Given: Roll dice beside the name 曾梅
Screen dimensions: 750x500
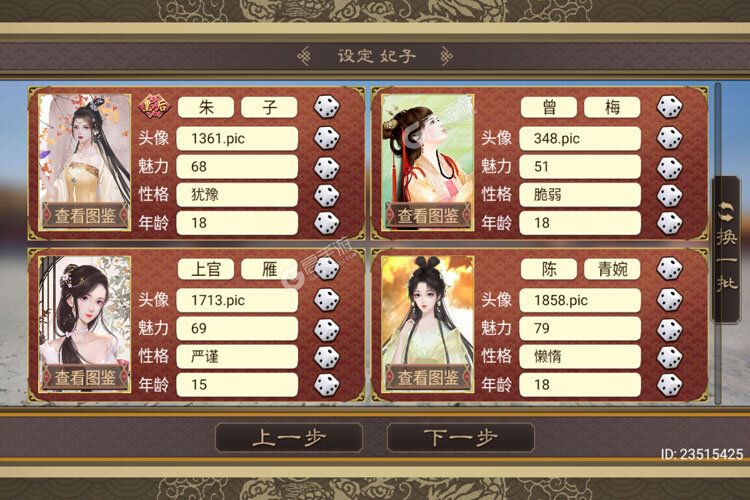Looking at the screenshot, I should [x=669, y=108].
